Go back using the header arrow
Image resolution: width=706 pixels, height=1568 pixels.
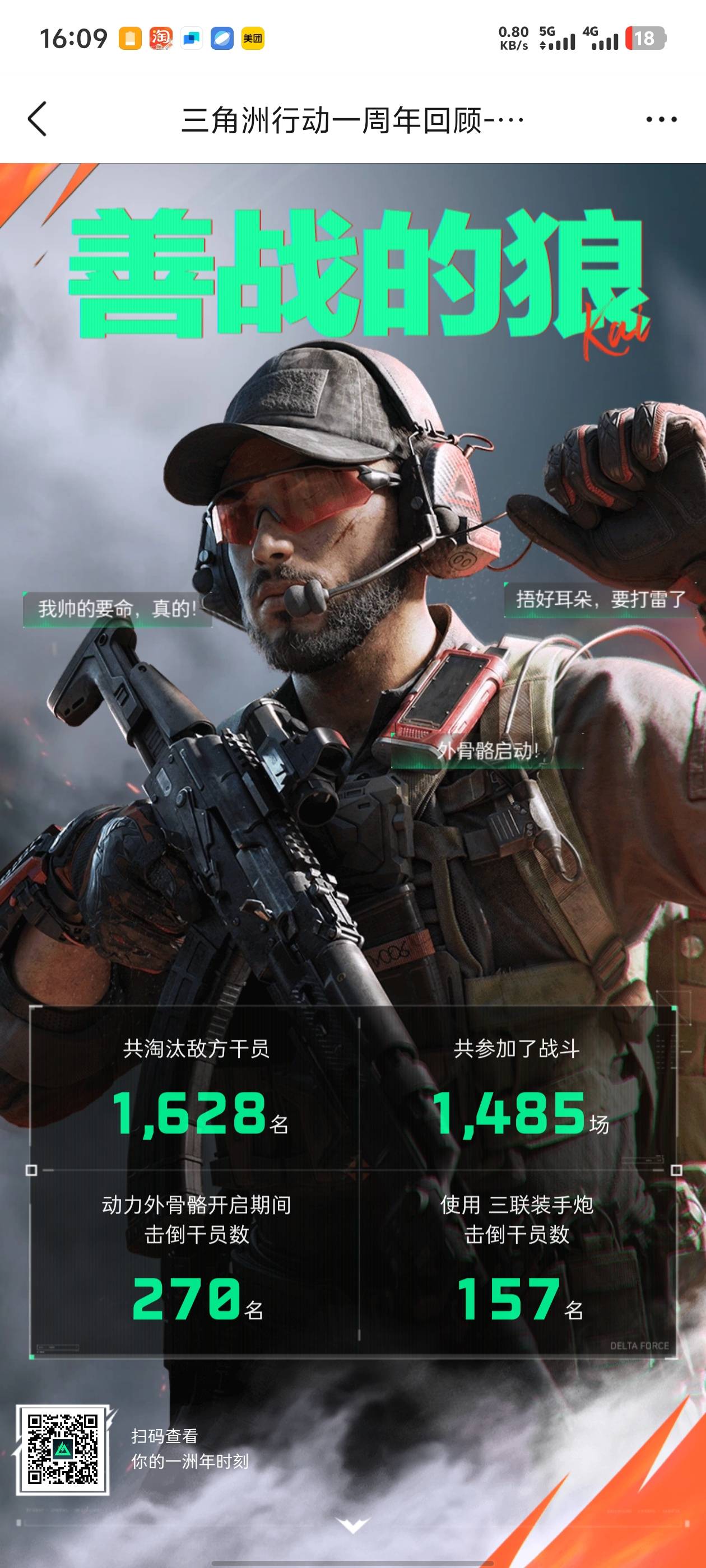pyautogui.click(x=38, y=119)
